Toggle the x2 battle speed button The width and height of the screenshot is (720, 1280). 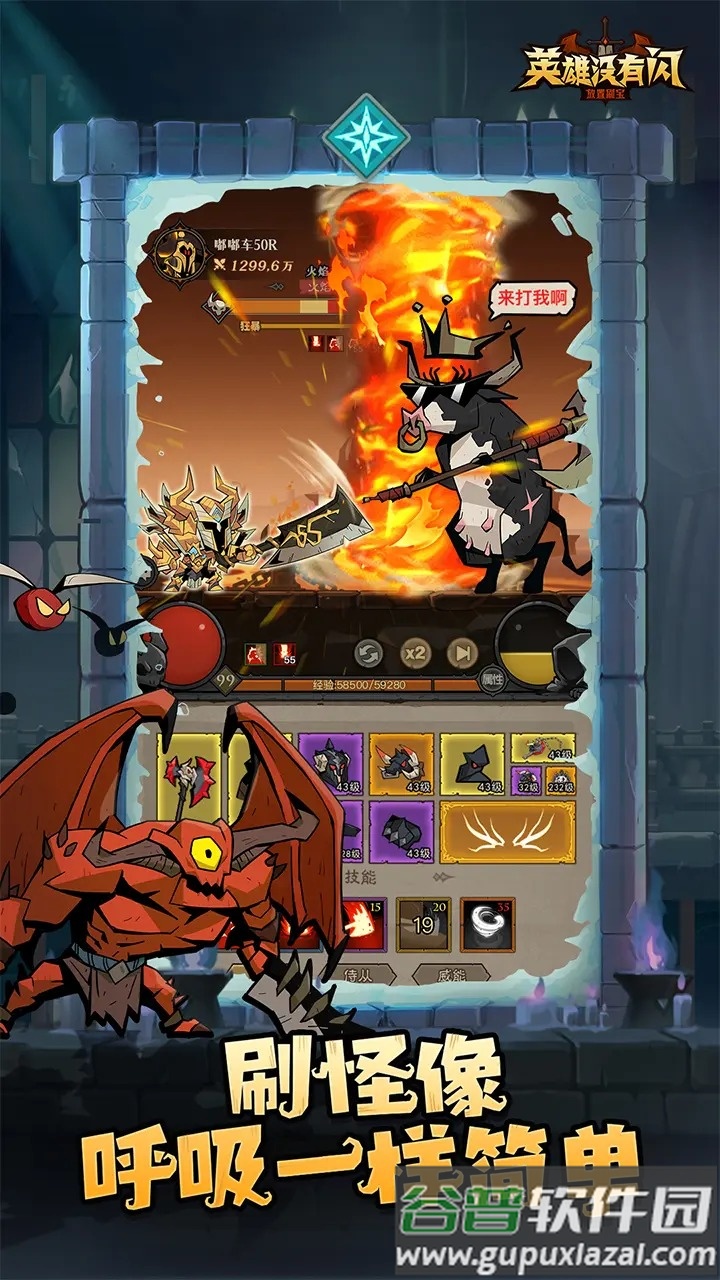pyautogui.click(x=415, y=653)
